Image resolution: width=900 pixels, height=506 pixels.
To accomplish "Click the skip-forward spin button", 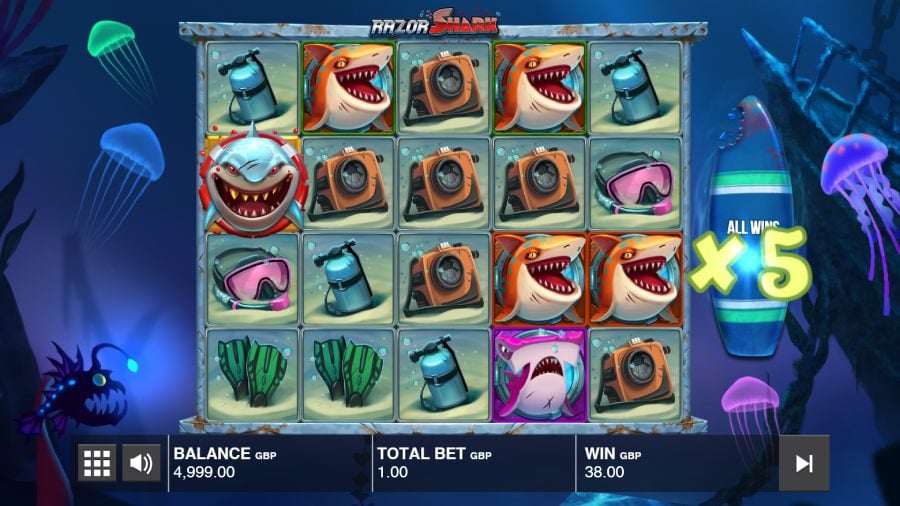I will (x=803, y=463).
